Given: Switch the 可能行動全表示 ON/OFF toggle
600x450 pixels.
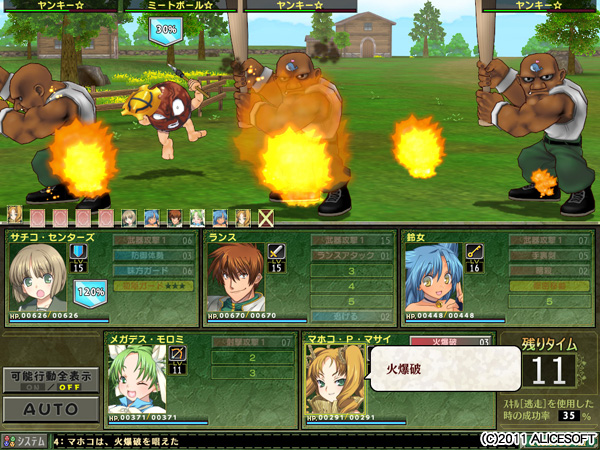Looking at the screenshot, I should point(49,381).
